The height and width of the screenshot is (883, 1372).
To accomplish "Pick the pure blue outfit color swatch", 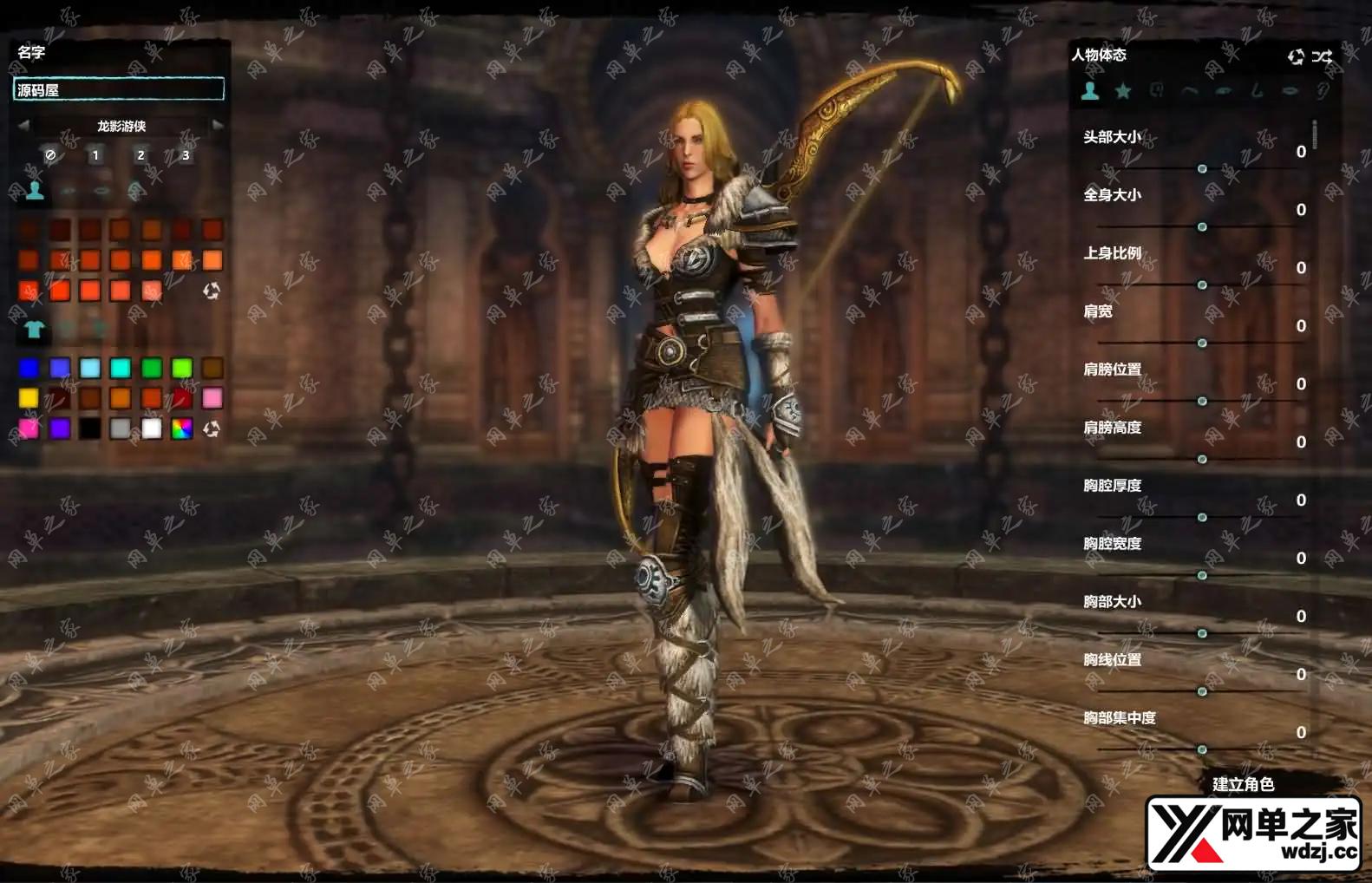I will pos(29,369).
